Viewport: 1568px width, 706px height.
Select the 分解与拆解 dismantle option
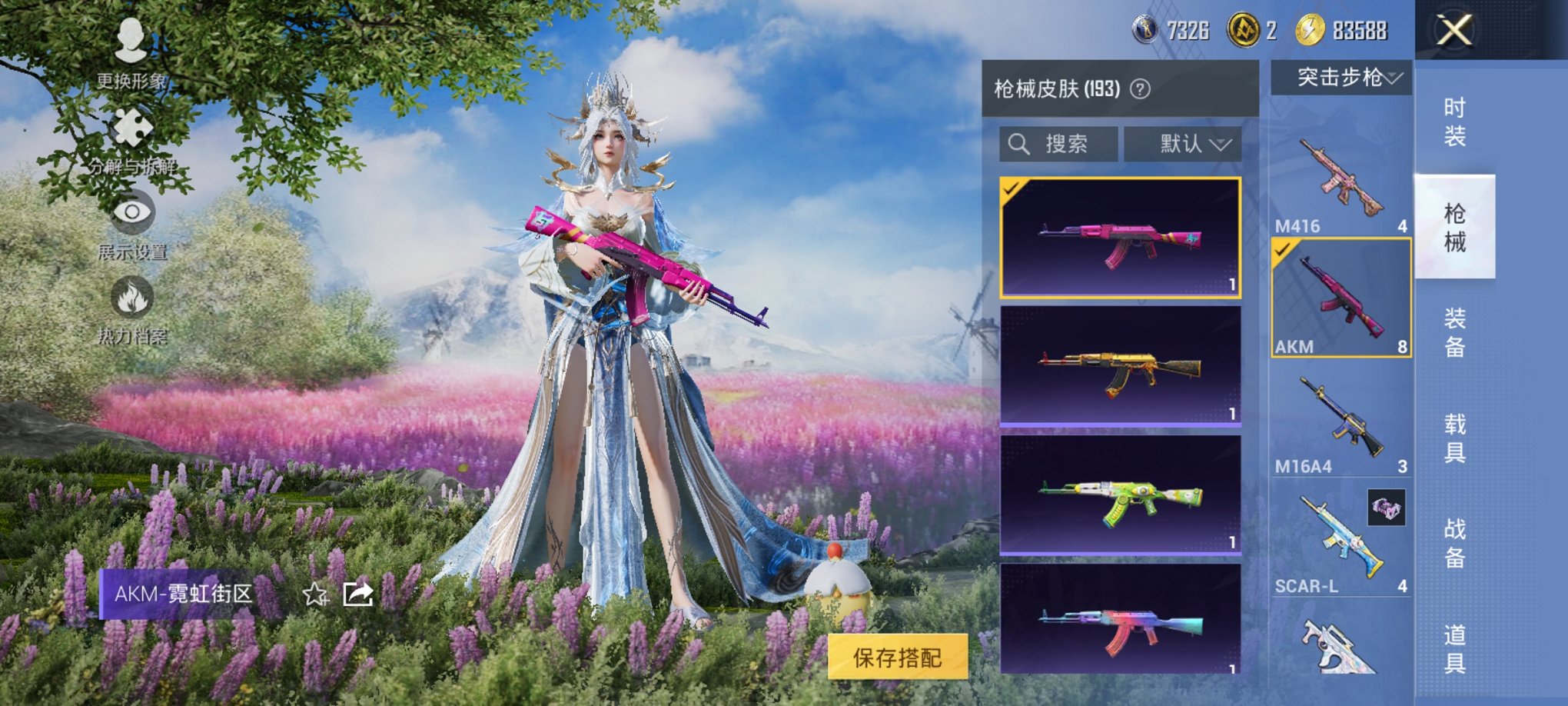point(133,142)
